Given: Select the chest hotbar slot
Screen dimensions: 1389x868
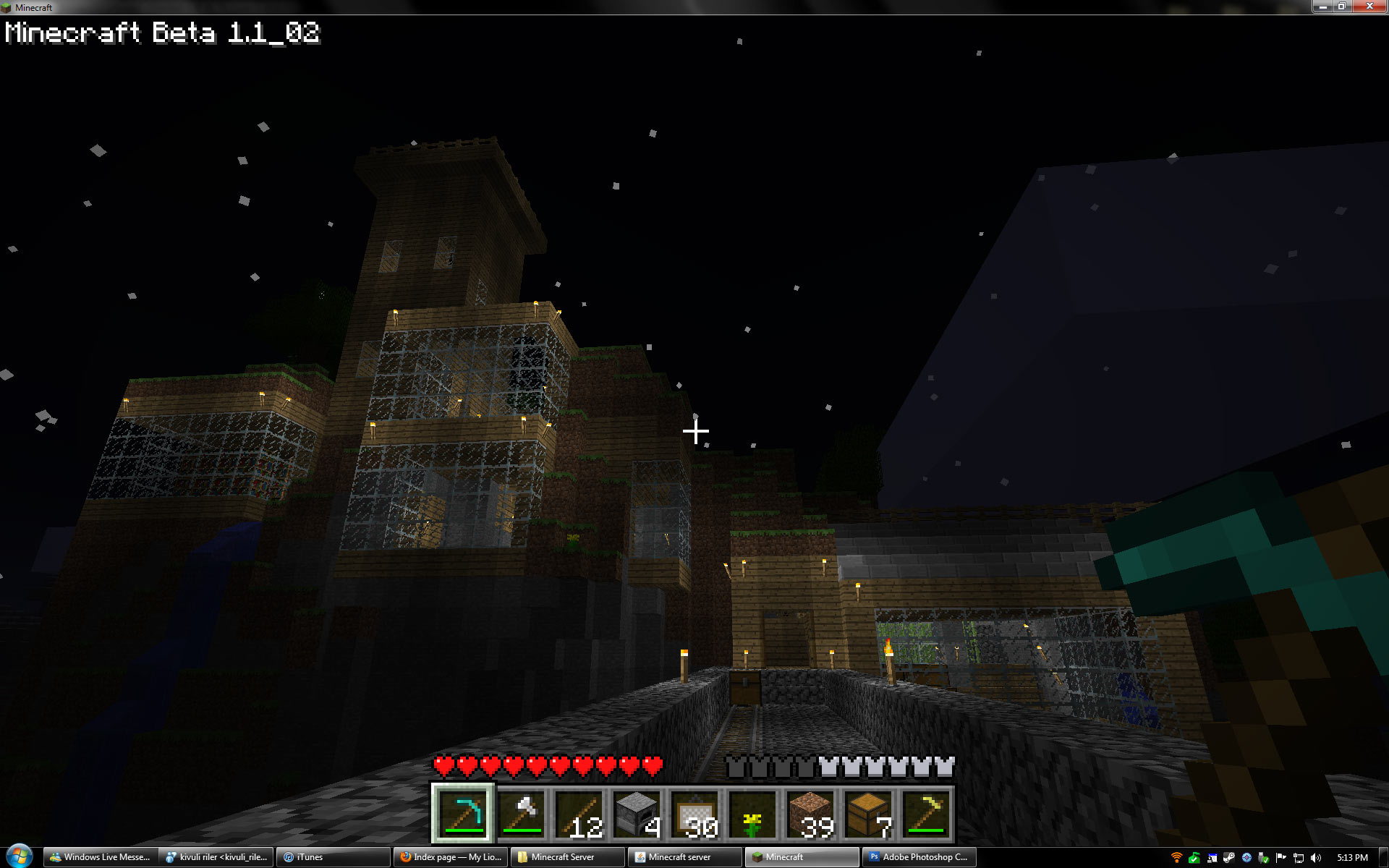Looking at the screenshot, I should (x=868, y=814).
